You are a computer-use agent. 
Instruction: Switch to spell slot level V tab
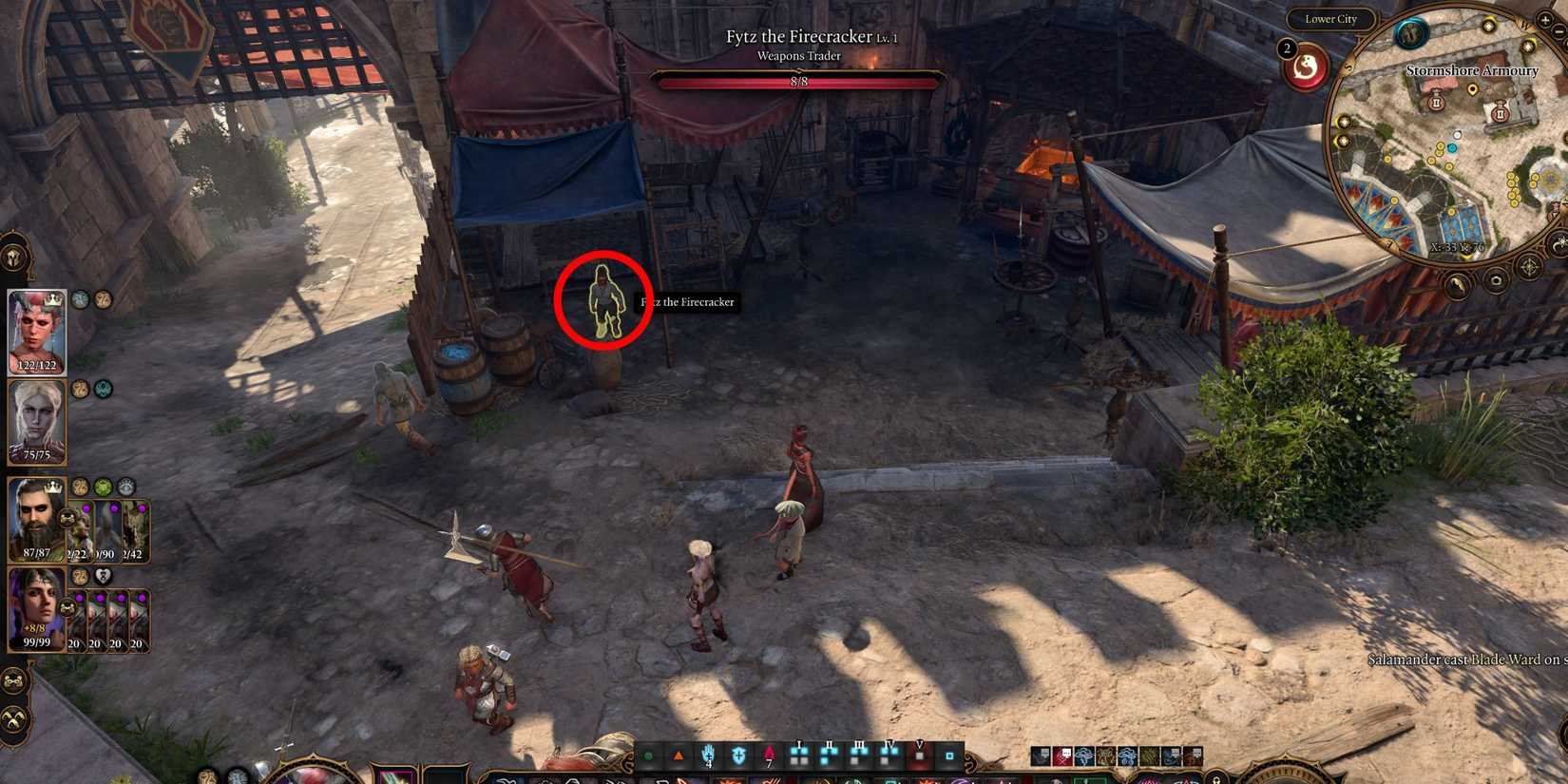click(919, 754)
